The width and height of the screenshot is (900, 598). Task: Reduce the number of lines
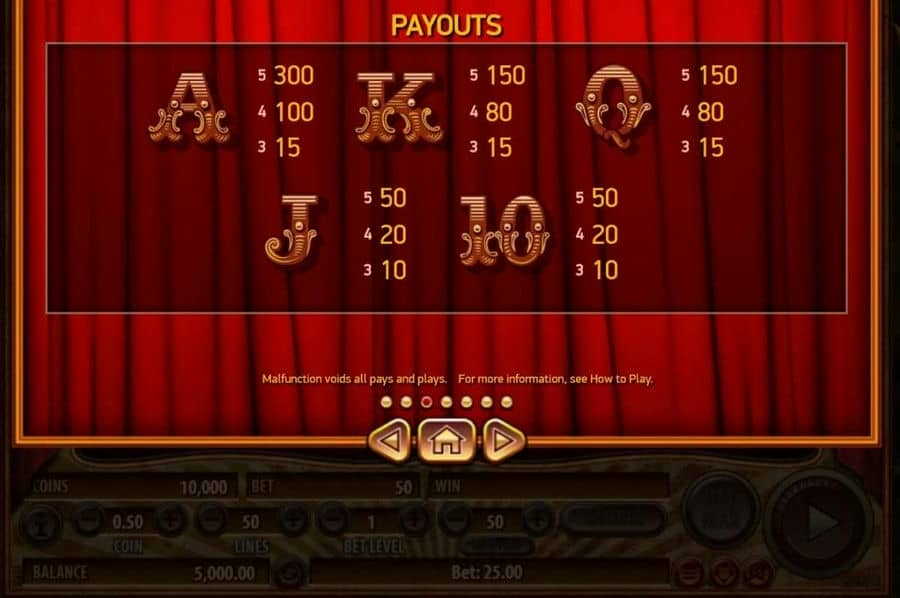[x=210, y=520]
